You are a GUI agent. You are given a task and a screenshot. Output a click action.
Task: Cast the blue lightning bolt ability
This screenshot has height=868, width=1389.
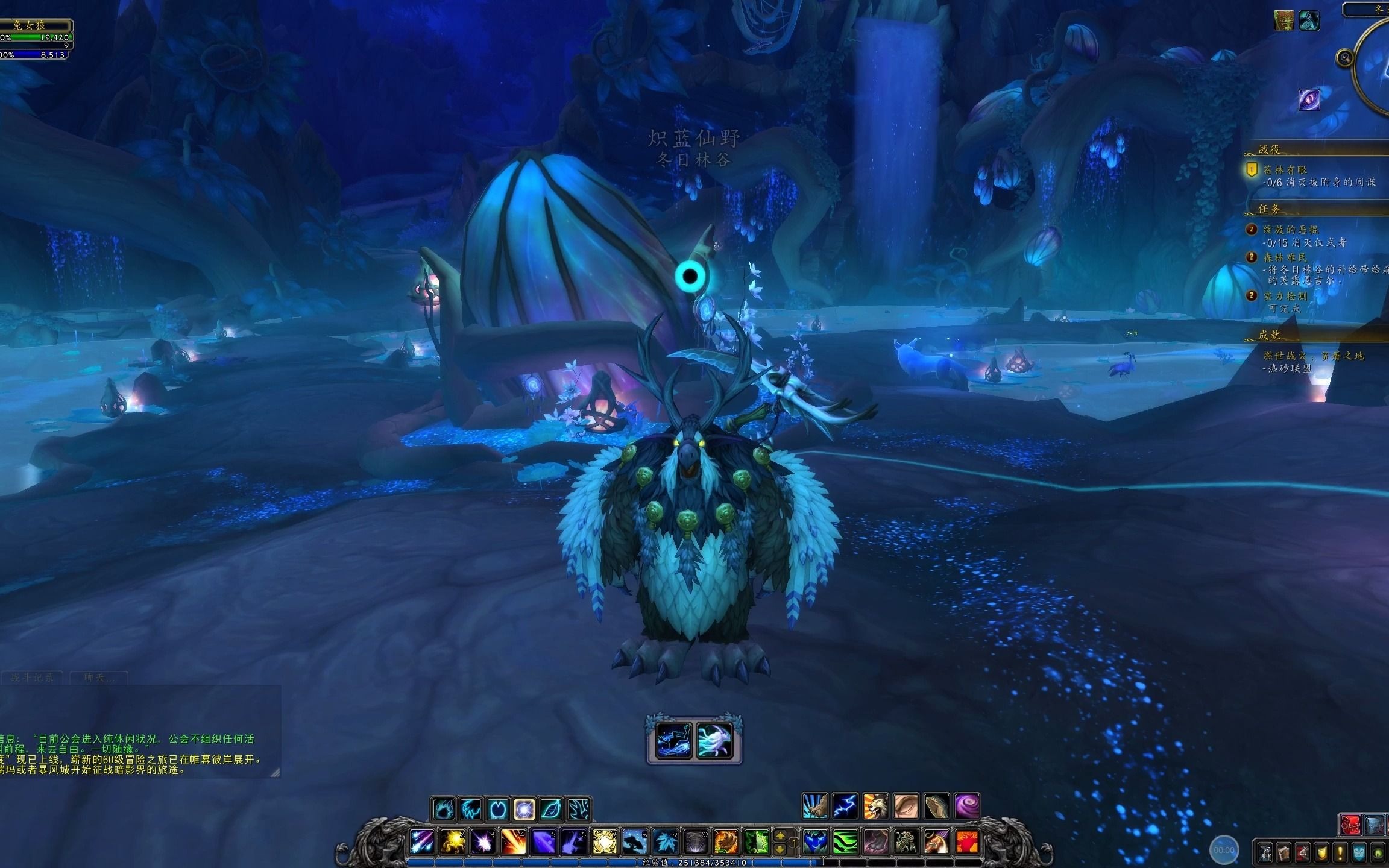pos(845,807)
